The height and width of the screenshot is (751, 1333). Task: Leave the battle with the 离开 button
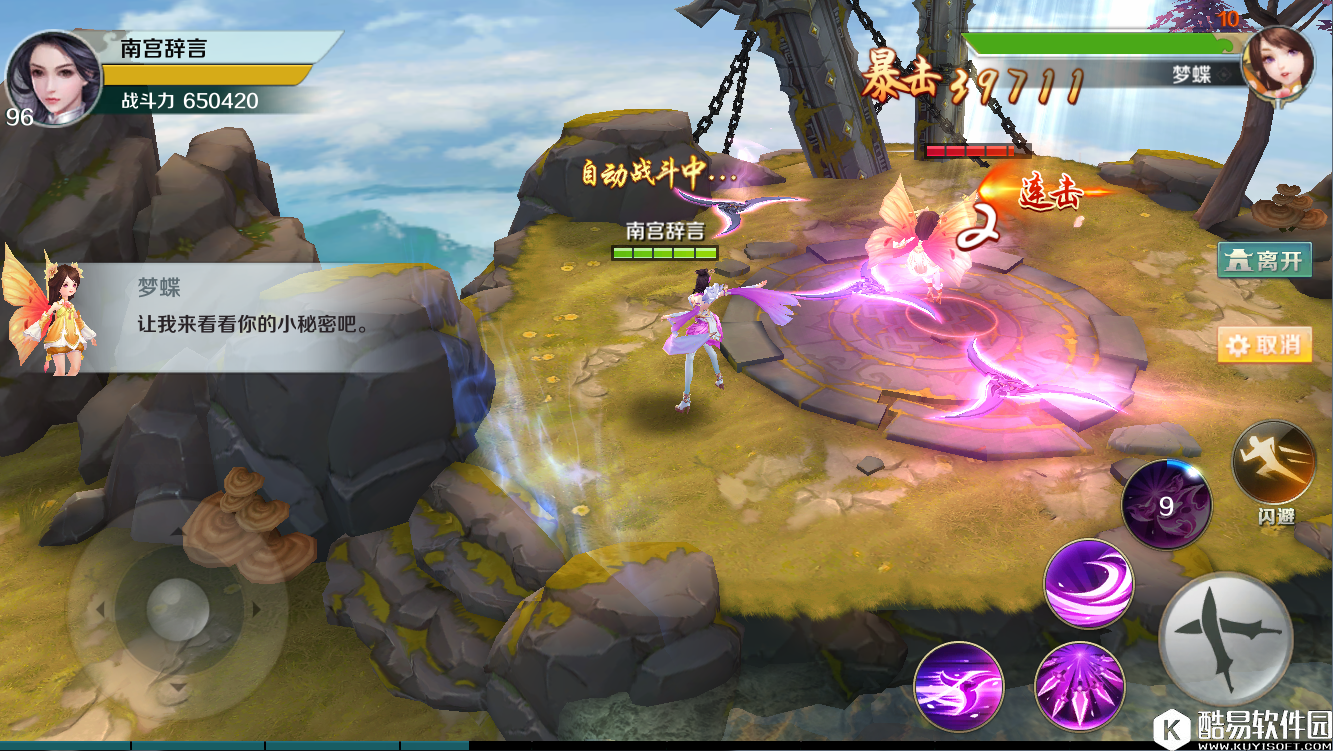[1264, 261]
